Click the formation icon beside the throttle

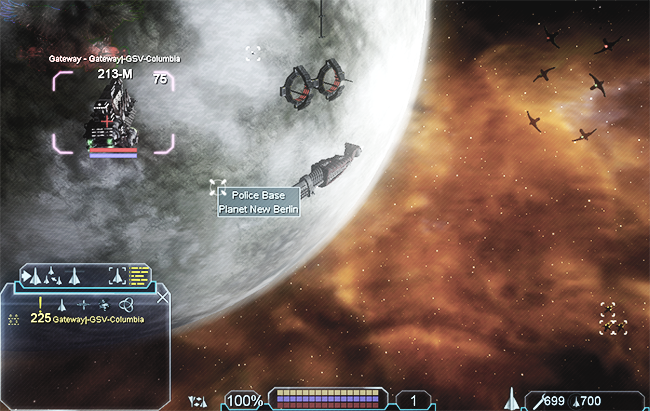point(198,401)
